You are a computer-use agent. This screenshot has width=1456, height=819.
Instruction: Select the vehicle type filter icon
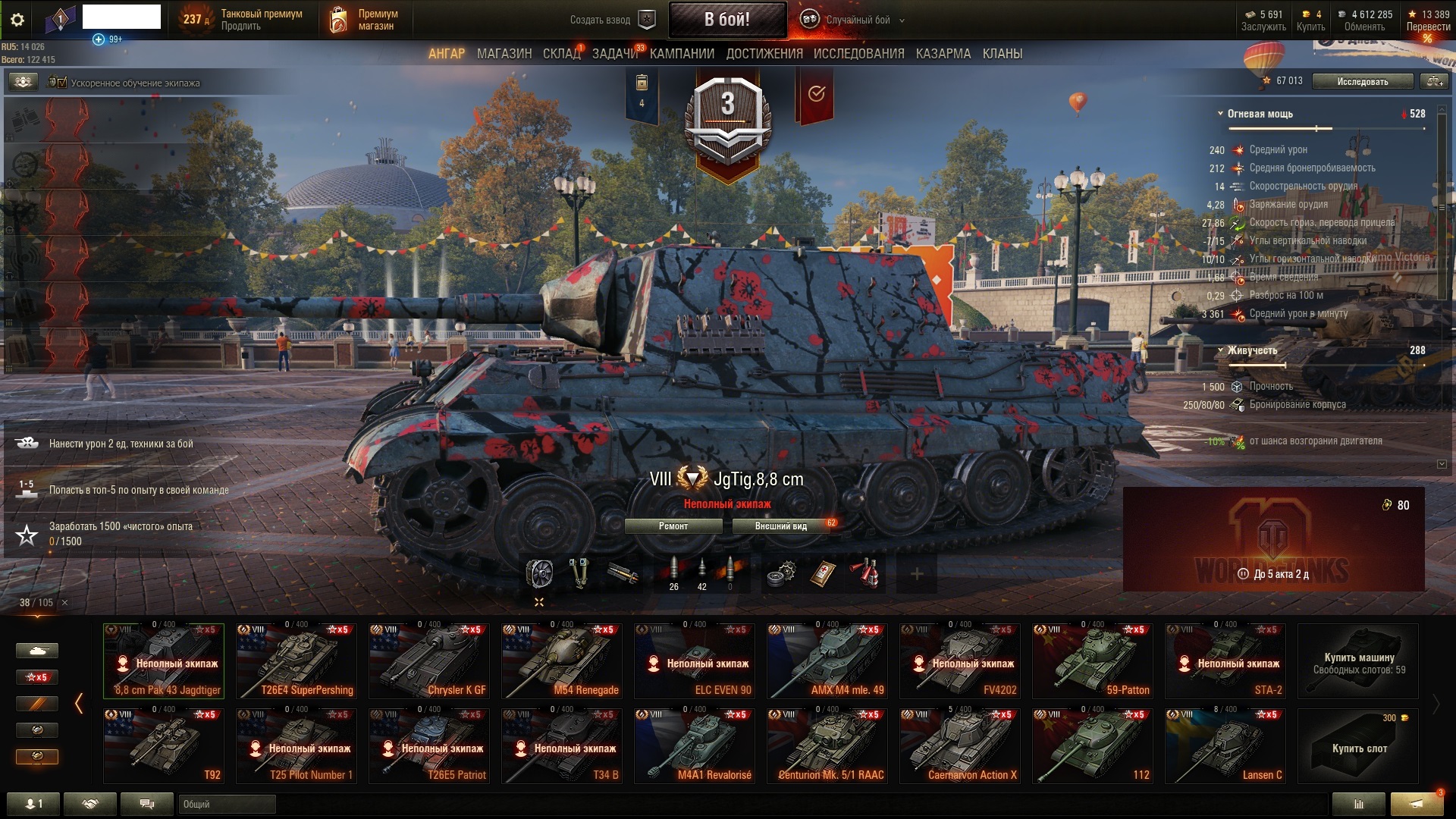(x=36, y=651)
